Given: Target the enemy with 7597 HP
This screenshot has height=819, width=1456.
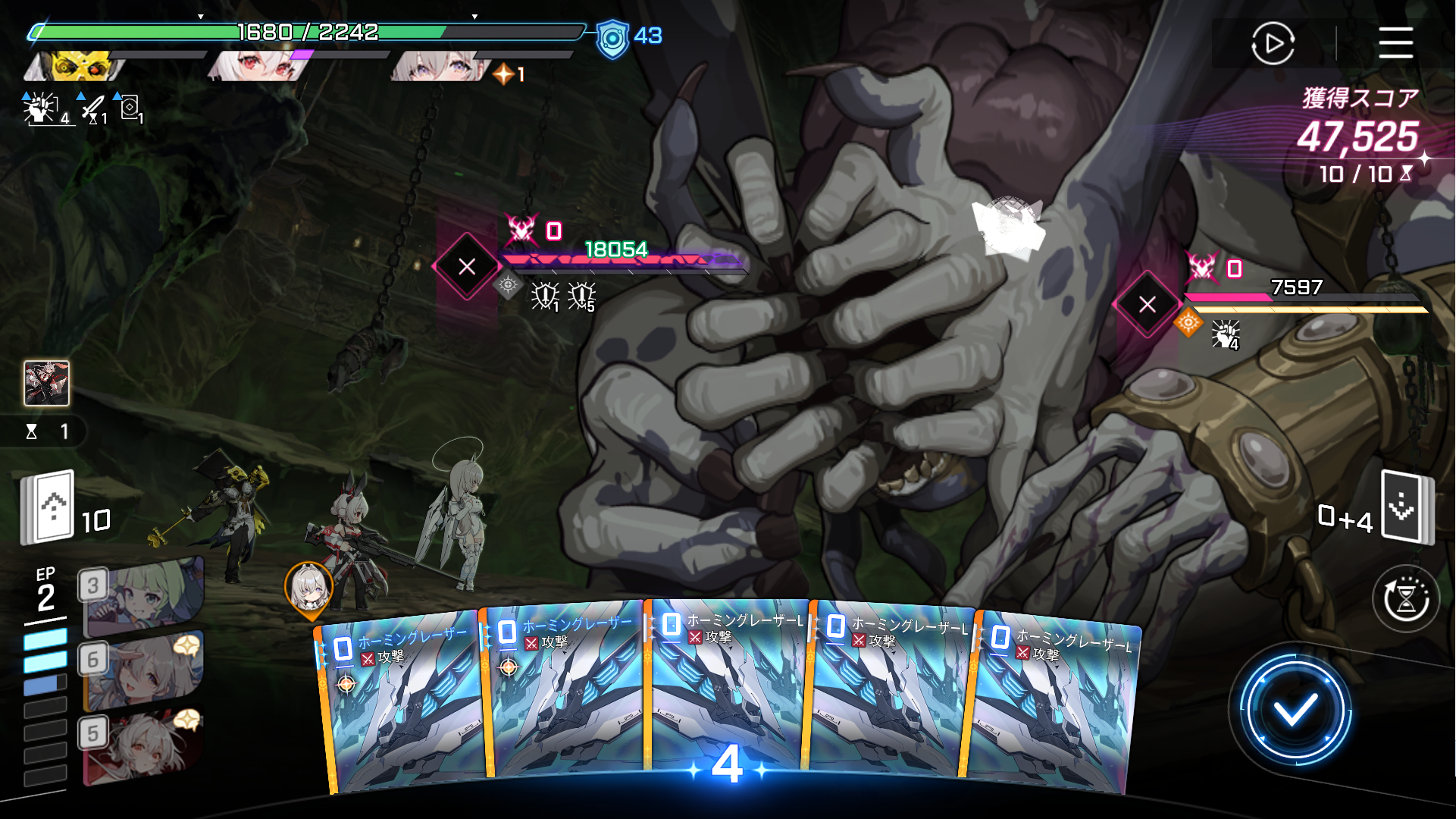Looking at the screenshot, I should coord(1148,304).
